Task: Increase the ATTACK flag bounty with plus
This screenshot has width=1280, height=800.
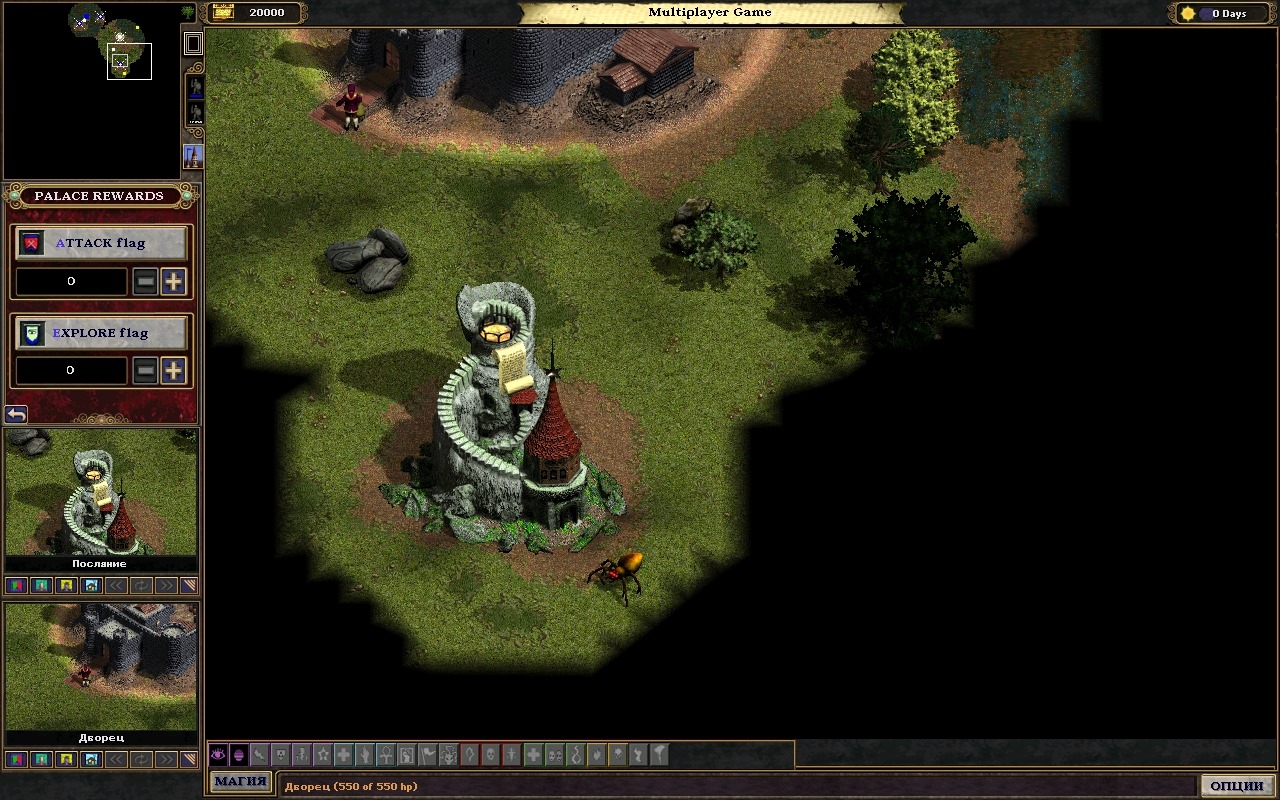Action: [x=173, y=282]
